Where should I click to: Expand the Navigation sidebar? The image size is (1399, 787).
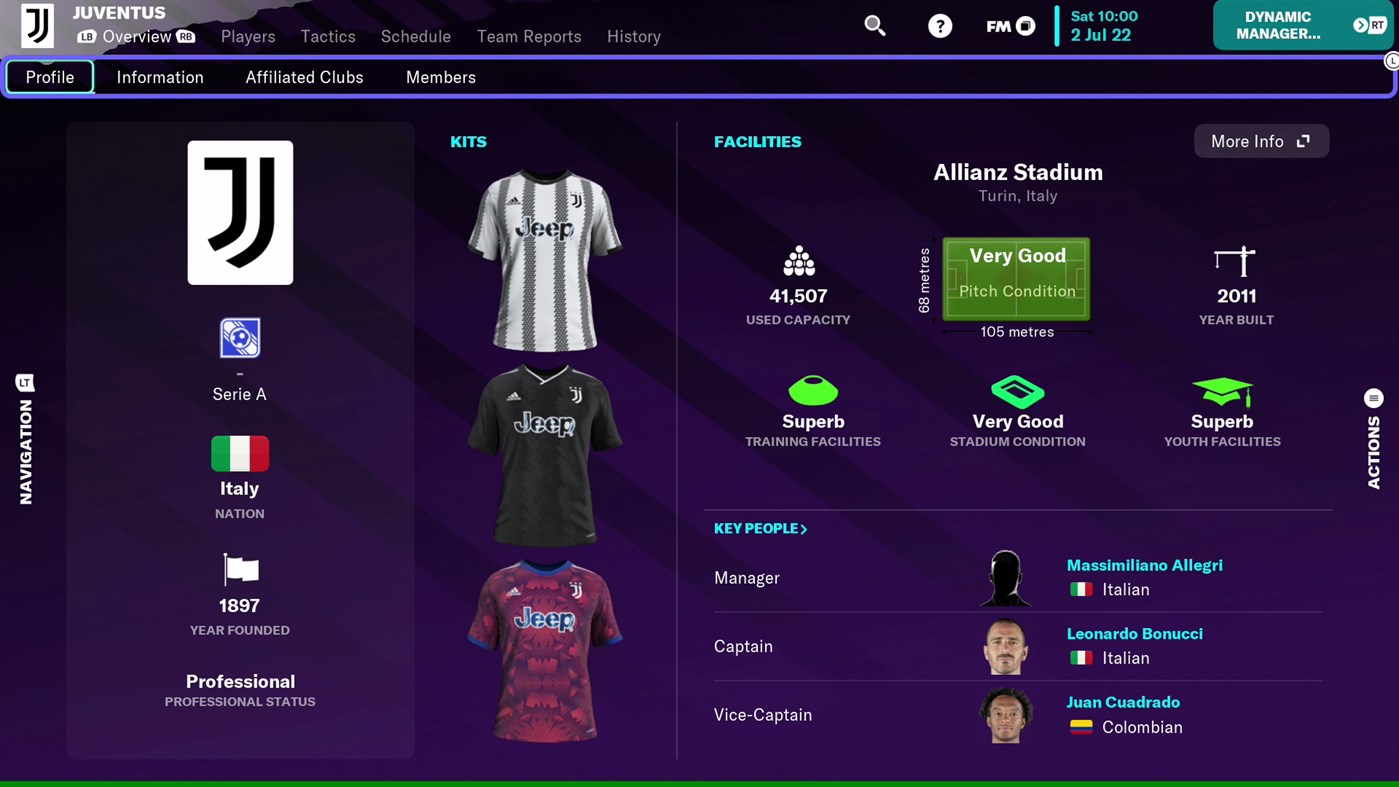[x=25, y=440]
